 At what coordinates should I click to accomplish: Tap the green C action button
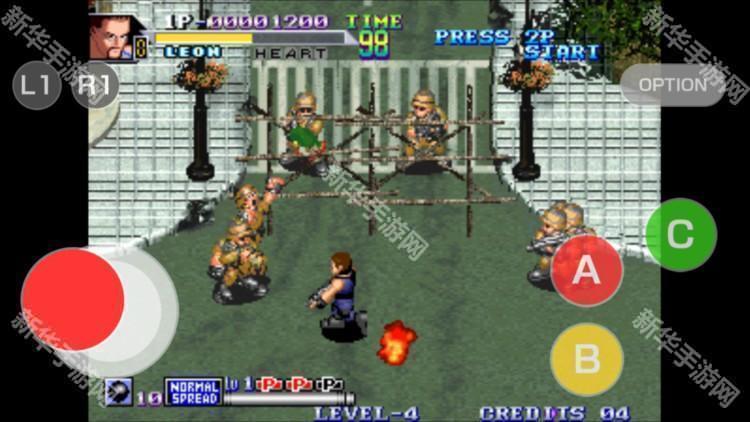[680, 235]
